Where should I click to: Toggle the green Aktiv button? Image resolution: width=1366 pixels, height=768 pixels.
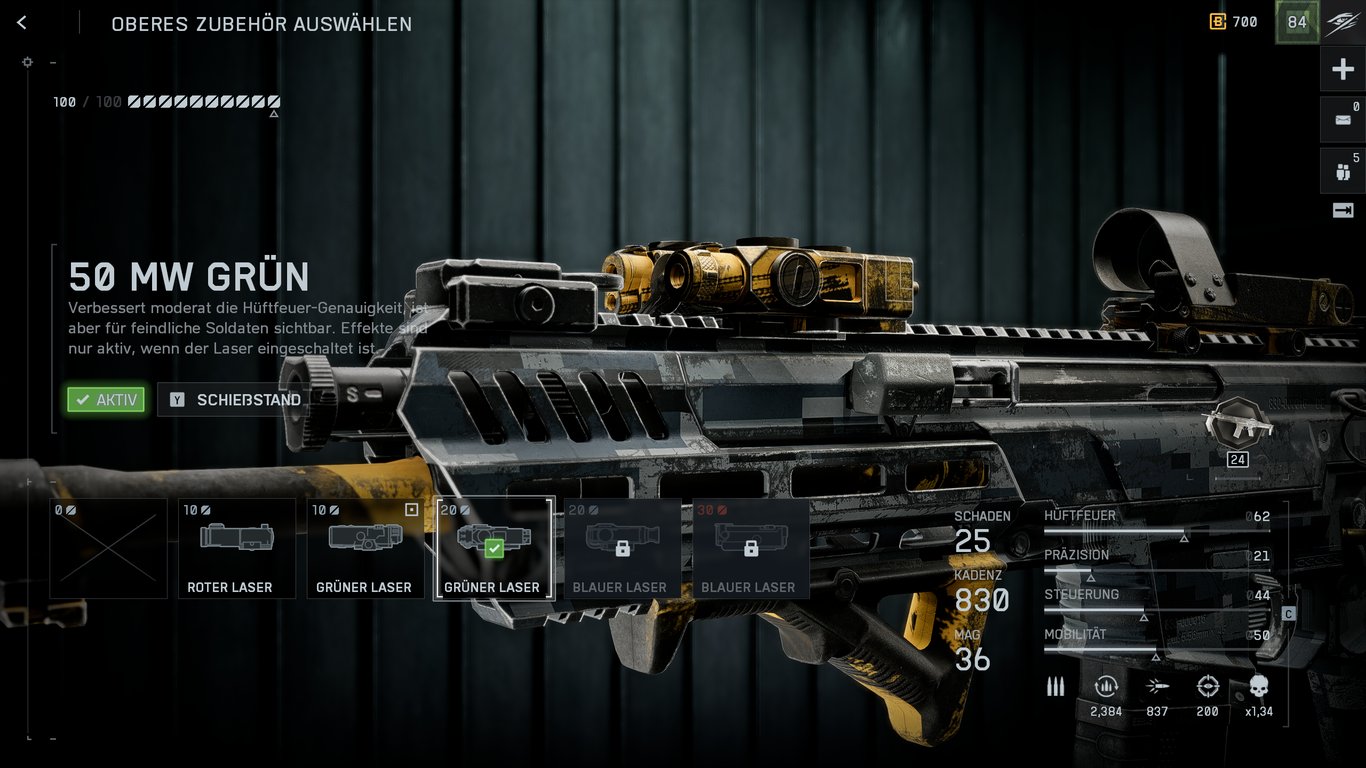coord(106,400)
